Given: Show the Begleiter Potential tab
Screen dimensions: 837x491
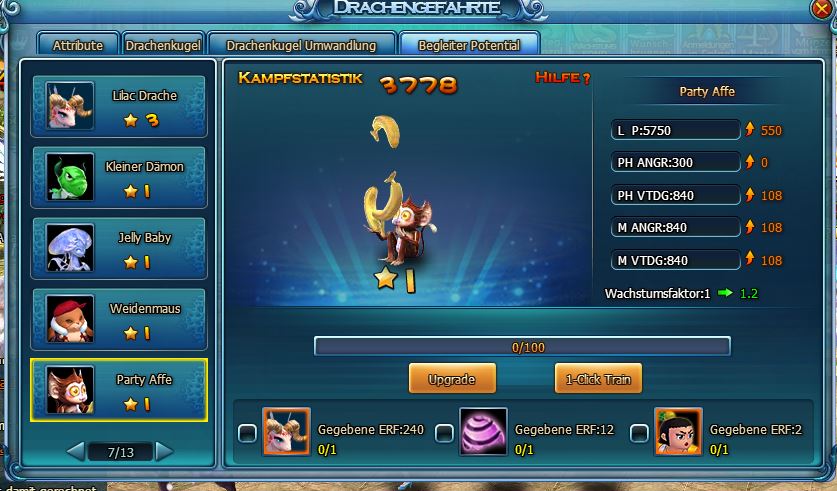Looking at the screenshot, I should pyautogui.click(x=468, y=45).
